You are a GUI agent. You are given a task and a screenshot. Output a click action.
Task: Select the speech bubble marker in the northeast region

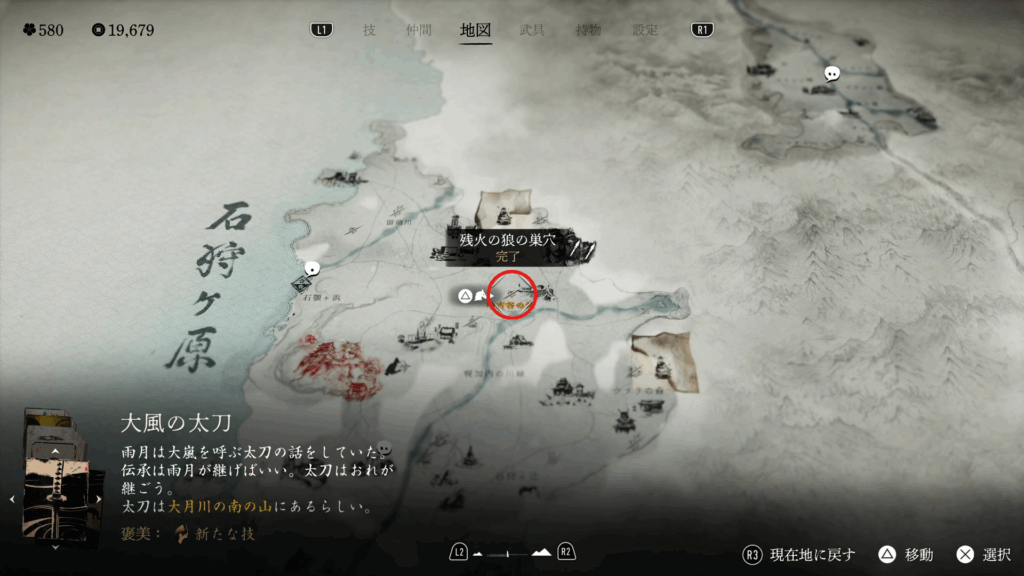pos(832,74)
